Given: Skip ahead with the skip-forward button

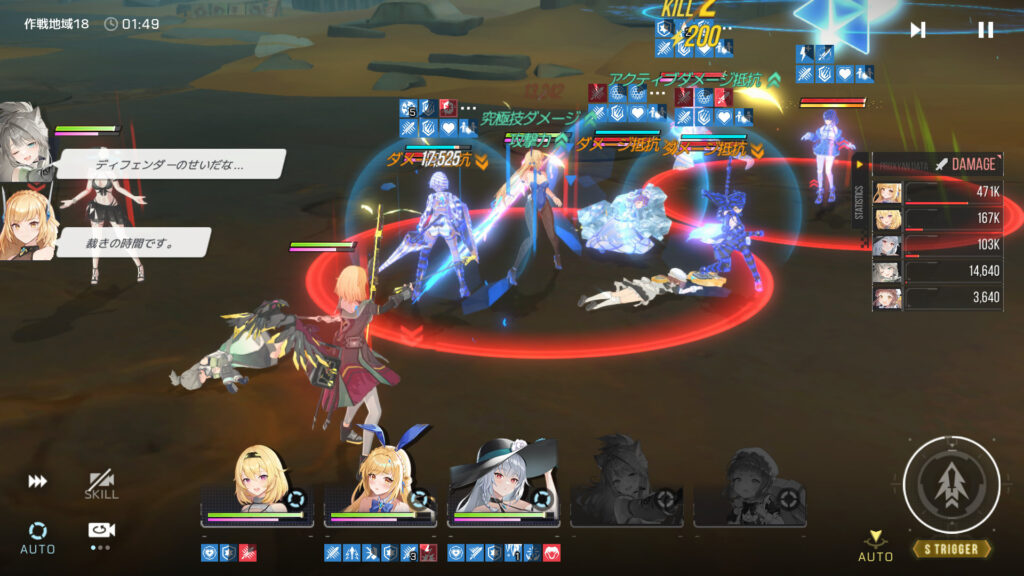Looking at the screenshot, I should (918, 30).
